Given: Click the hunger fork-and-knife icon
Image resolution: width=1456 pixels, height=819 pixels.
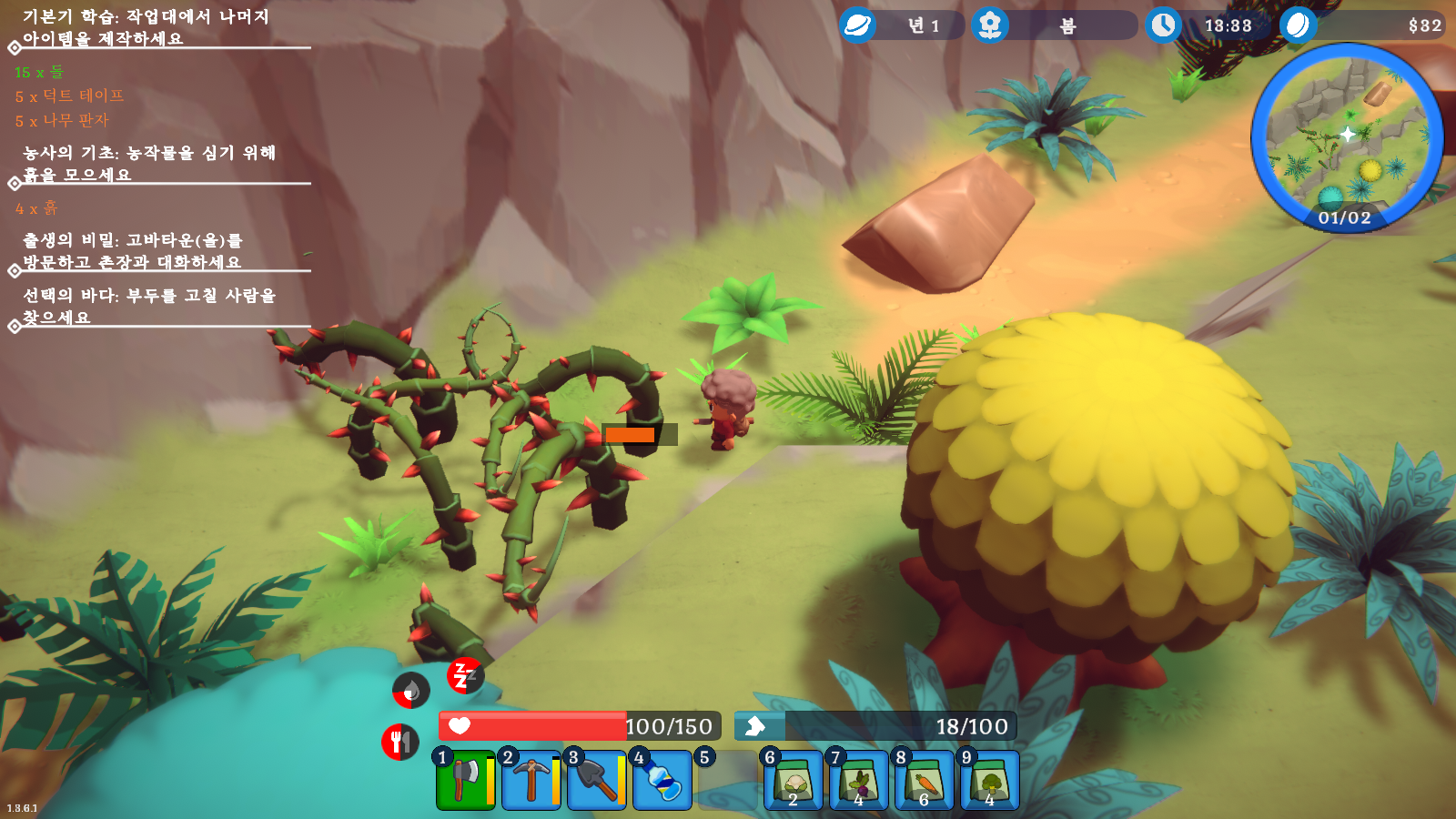Looking at the screenshot, I should pyautogui.click(x=399, y=742).
